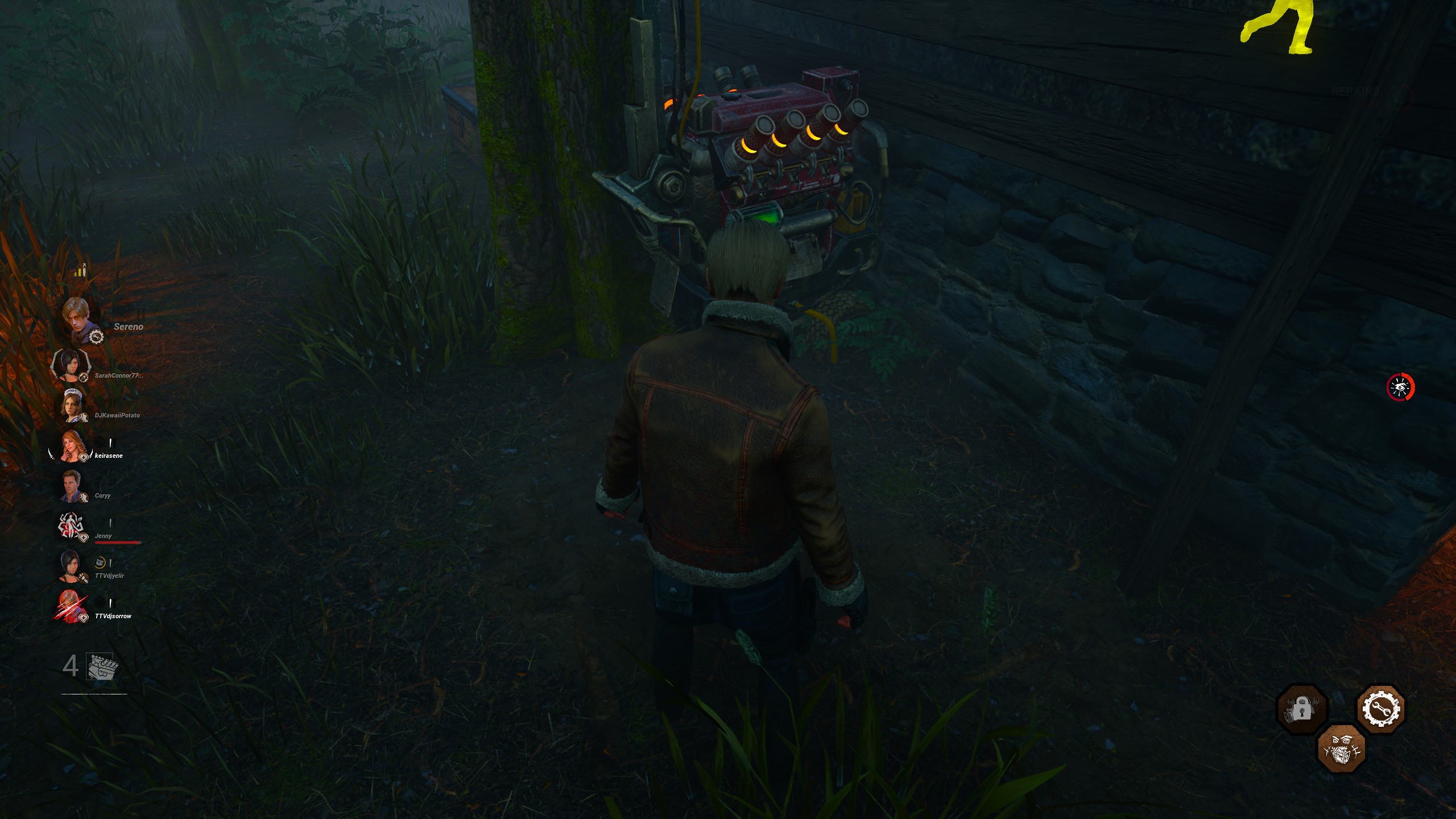Viewport: 1456px width, 819px height.
Task: Click the connection signal bars indicator
Action: (80, 270)
